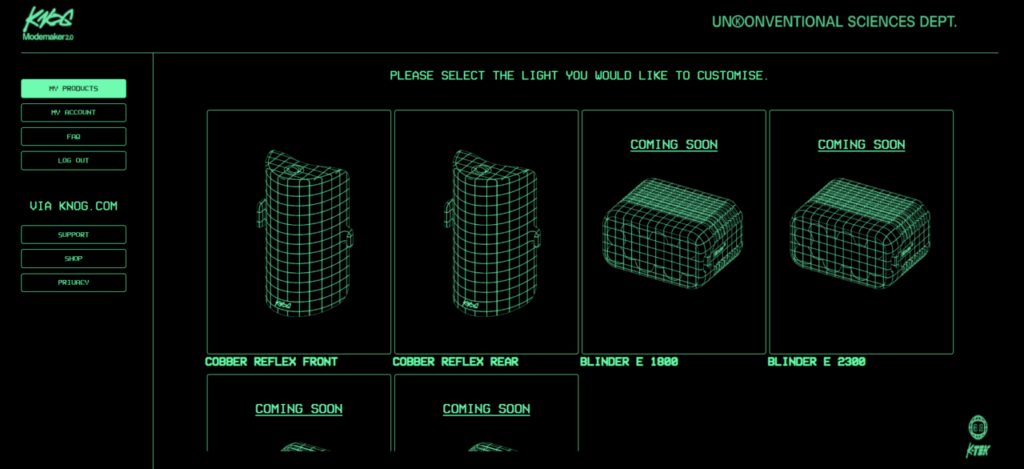This screenshot has width=1024, height=469.
Task: Open the Support link
Action: tap(73, 235)
